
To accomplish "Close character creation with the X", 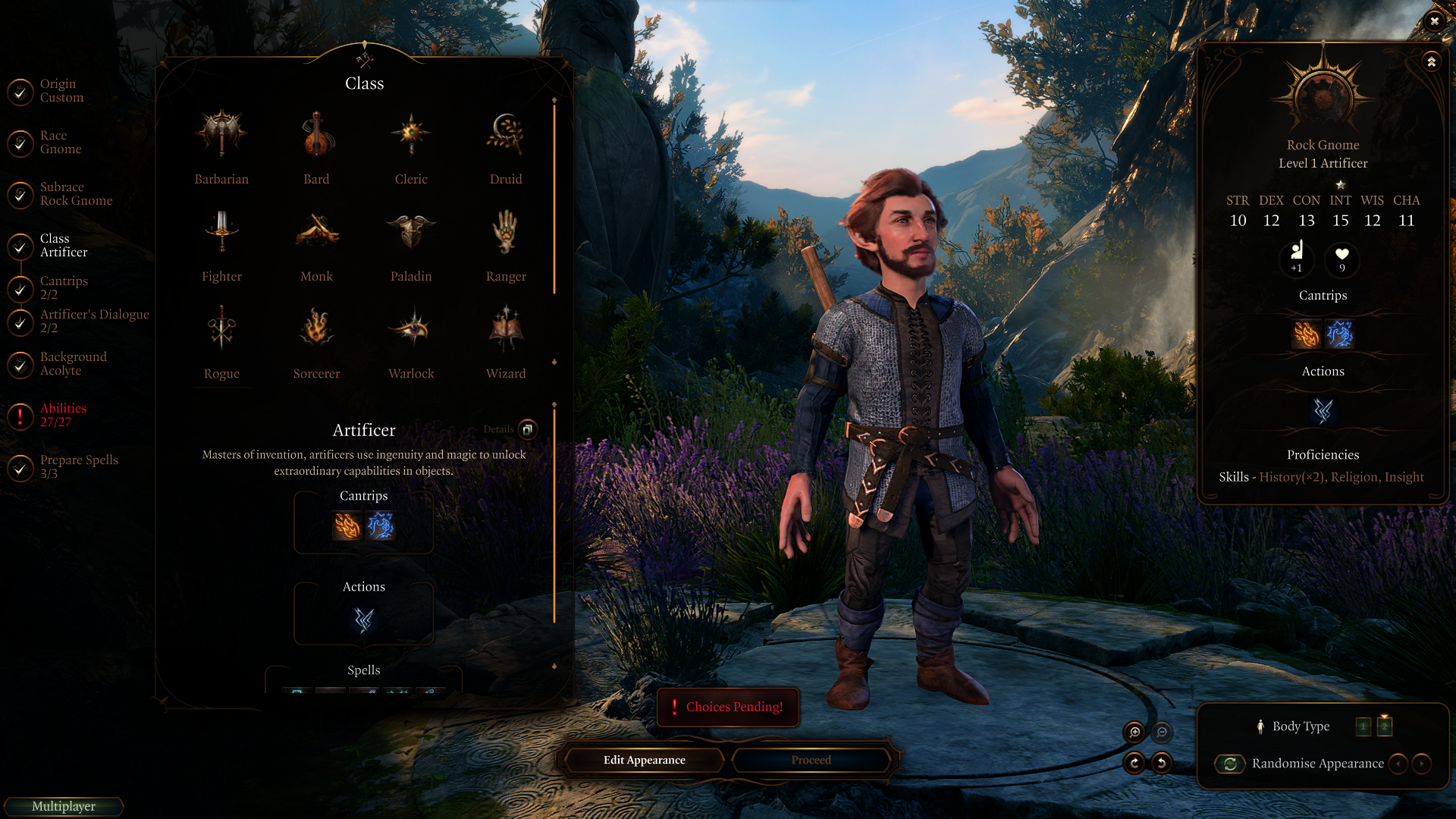I will click(x=1434, y=21).
